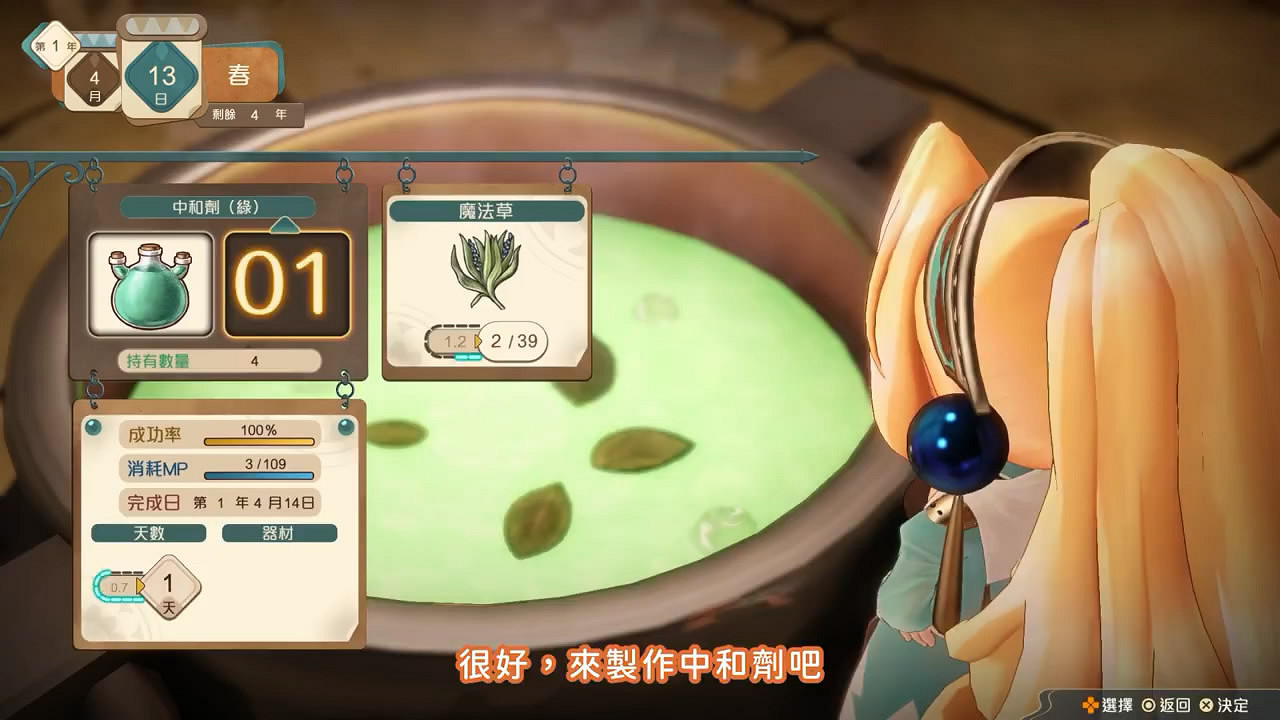Click the 中和劑（綠） title banner
This screenshot has height=720, width=1280.
click(218, 207)
